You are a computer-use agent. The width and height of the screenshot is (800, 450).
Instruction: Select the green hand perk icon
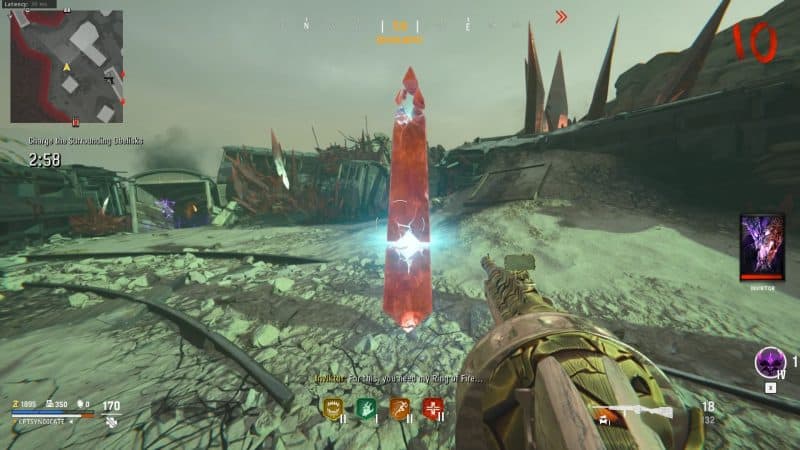[367, 406]
